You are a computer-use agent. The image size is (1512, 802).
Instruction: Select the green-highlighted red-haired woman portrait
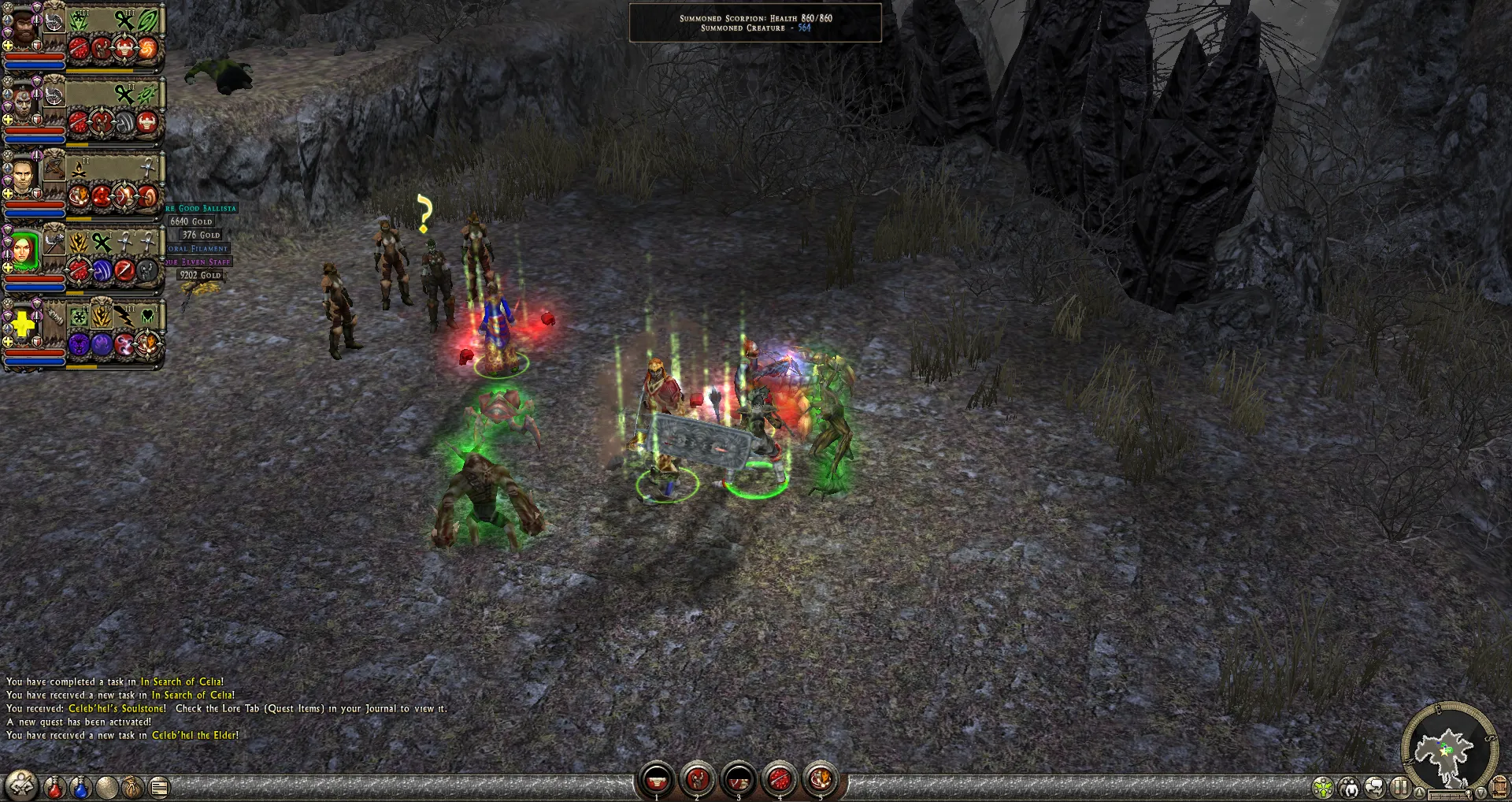coord(24,251)
